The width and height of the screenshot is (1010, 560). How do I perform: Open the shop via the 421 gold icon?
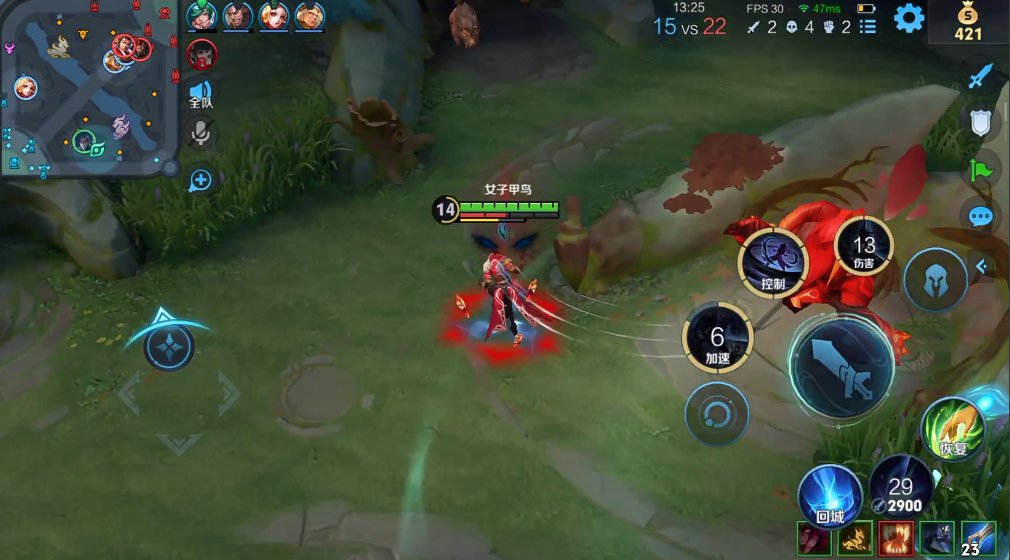(x=967, y=23)
